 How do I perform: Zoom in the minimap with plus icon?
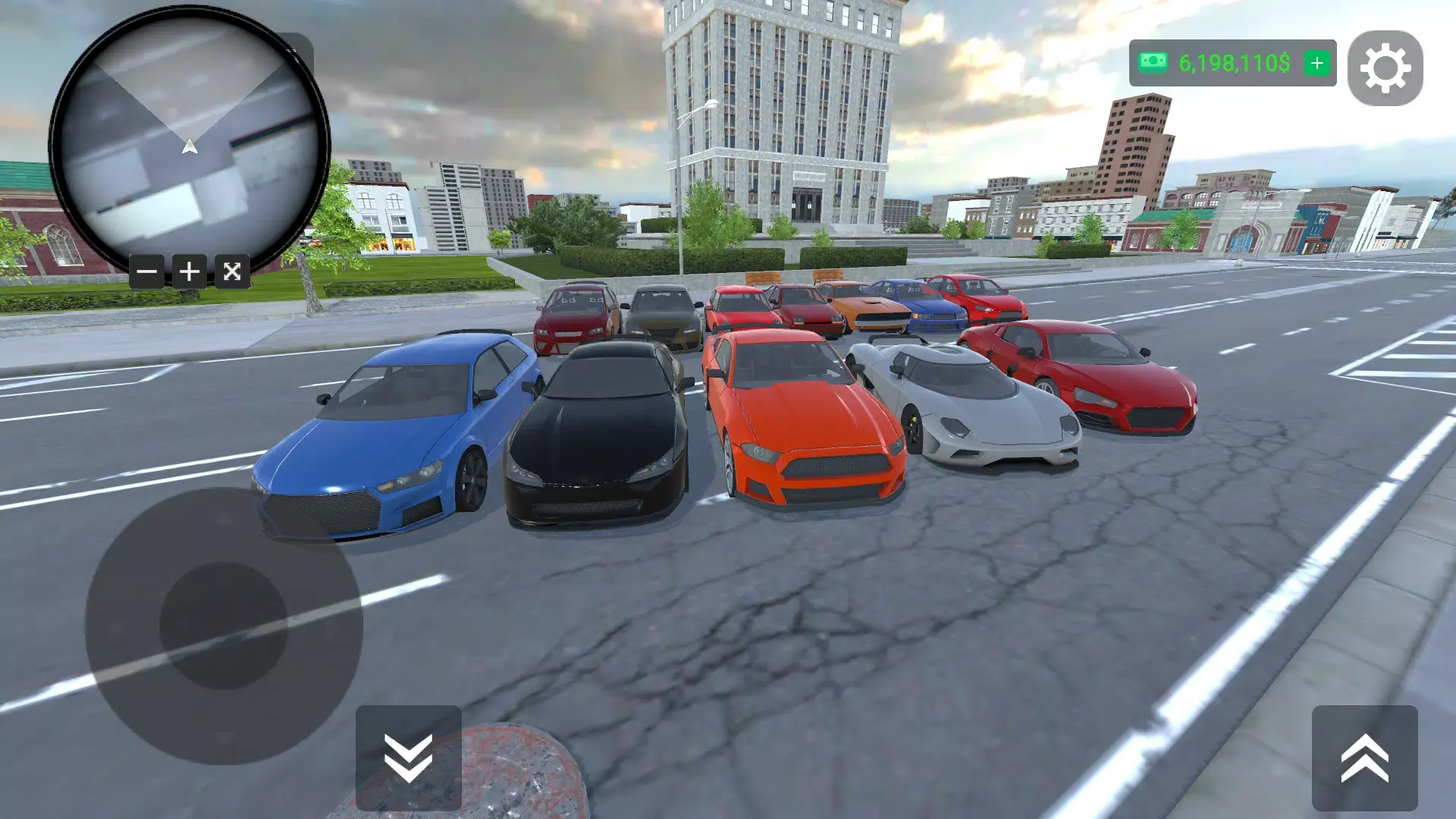click(x=189, y=270)
